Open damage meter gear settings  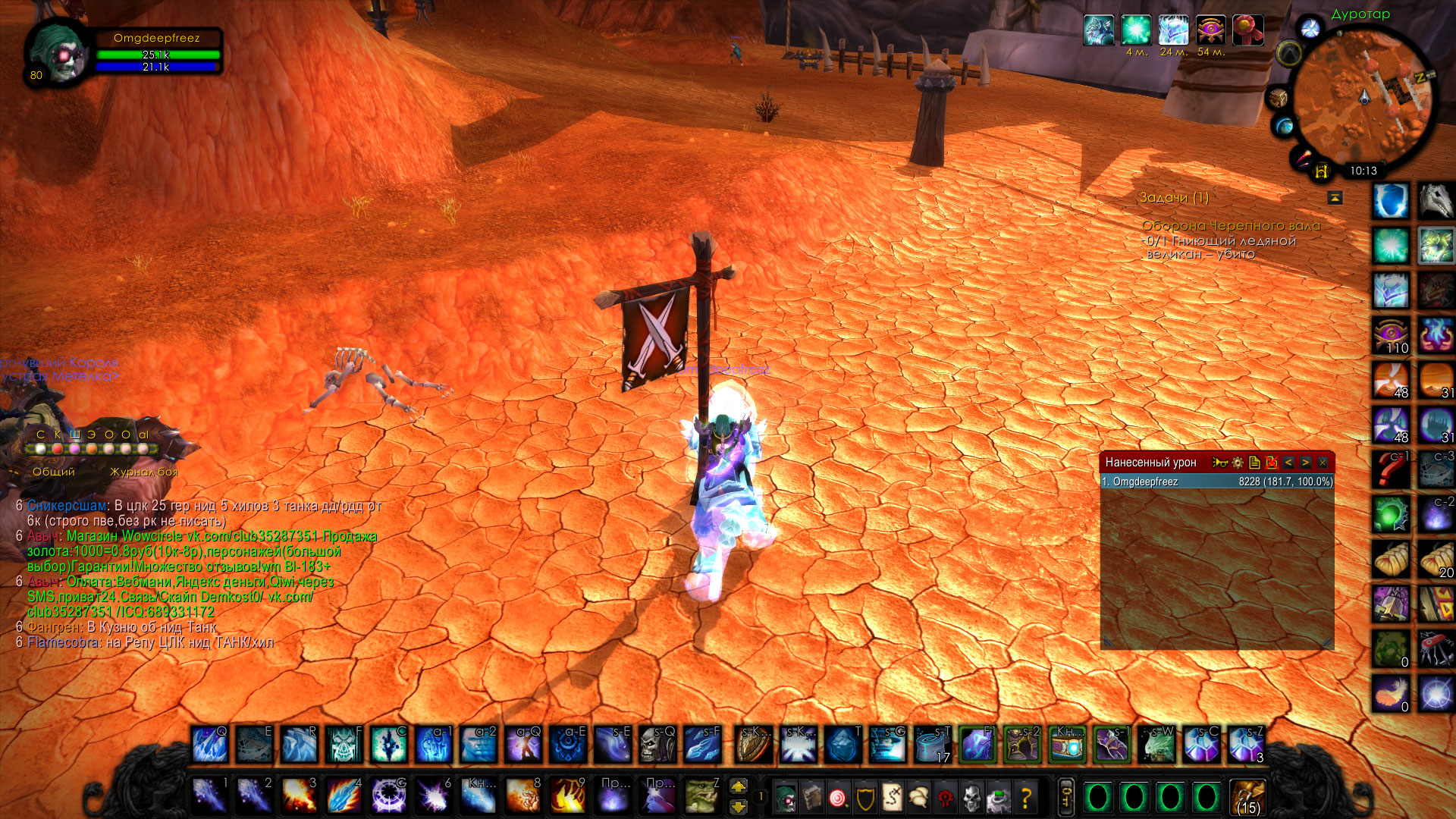[x=1238, y=462]
